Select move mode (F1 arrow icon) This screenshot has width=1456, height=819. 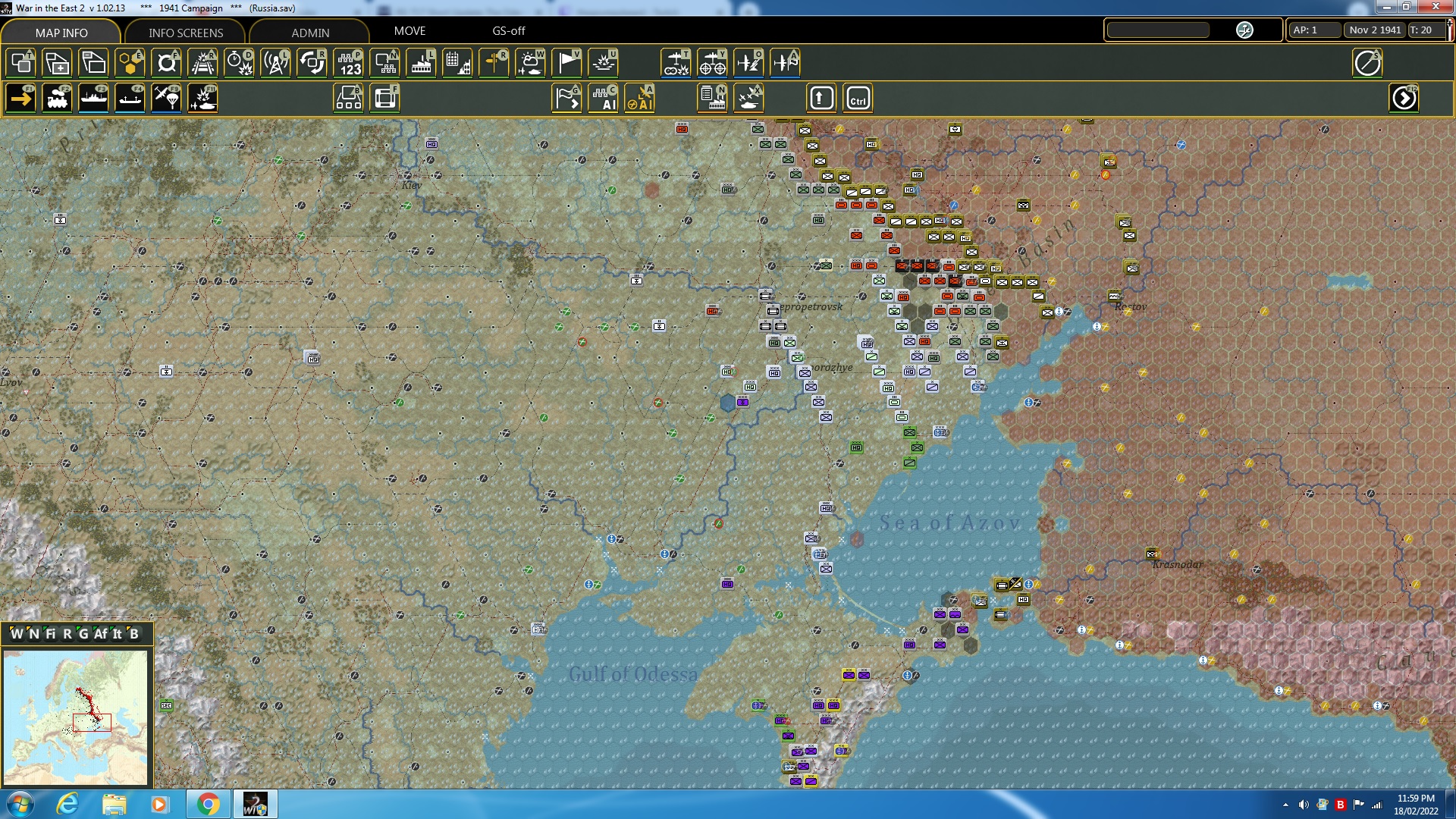coord(20,98)
